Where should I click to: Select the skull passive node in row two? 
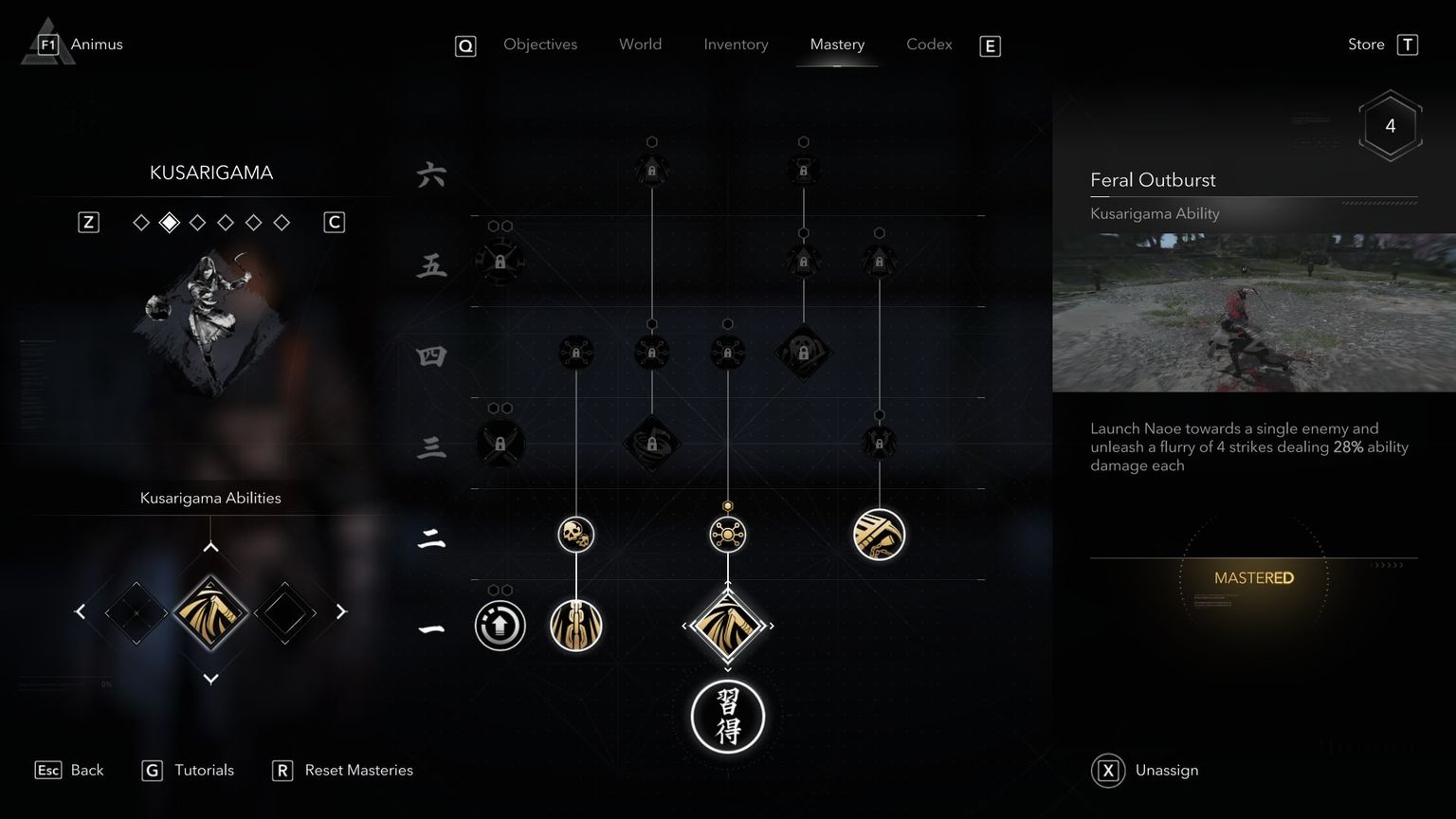tap(576, 534)
